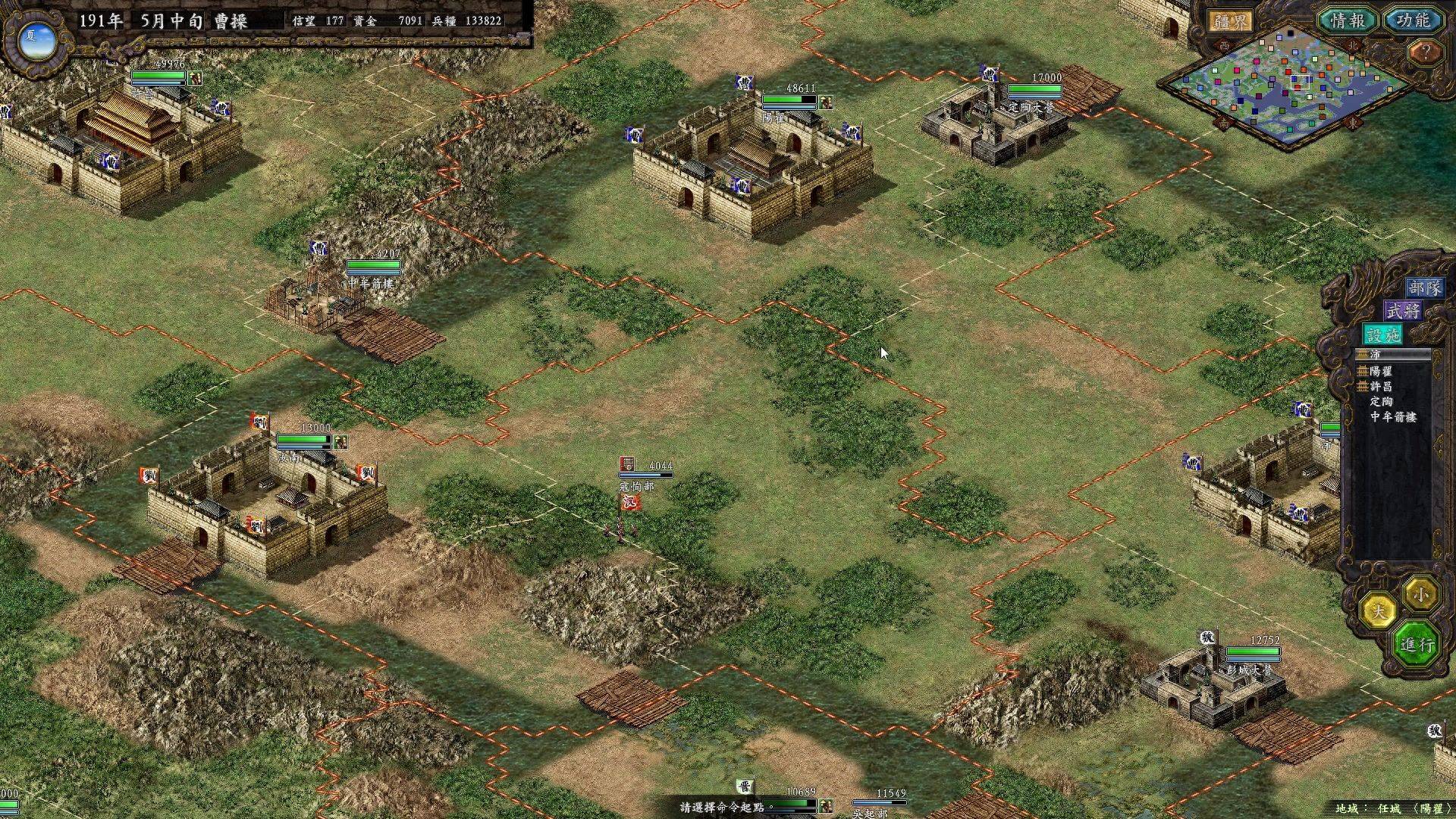The height and width of the screenshot is (819, 1456).
Task: Click the green 進行 proceed button
Action: pos(1417,645)
